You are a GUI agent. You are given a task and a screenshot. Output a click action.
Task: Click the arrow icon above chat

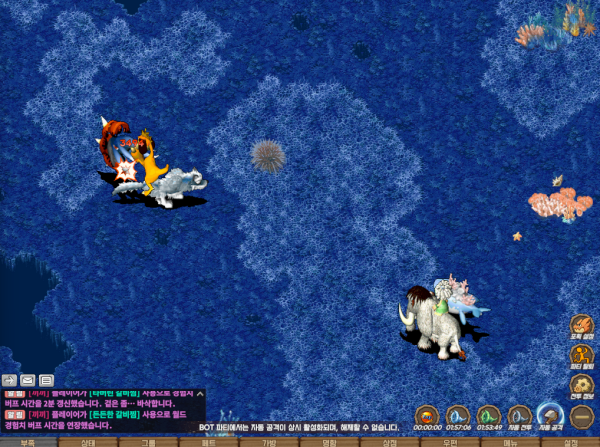[9, 380]
